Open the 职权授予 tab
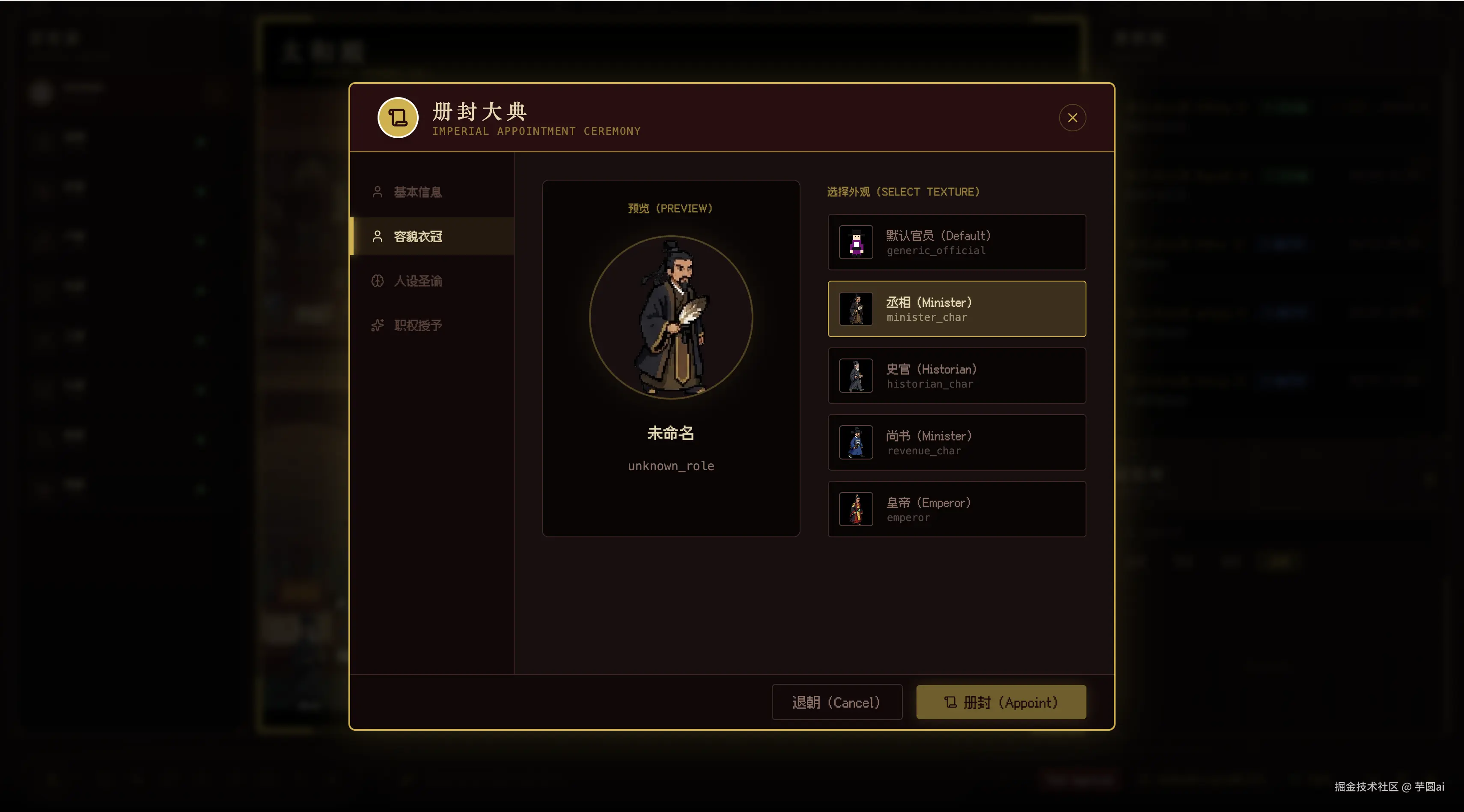 pyautogui.click(x=418, y=325)
